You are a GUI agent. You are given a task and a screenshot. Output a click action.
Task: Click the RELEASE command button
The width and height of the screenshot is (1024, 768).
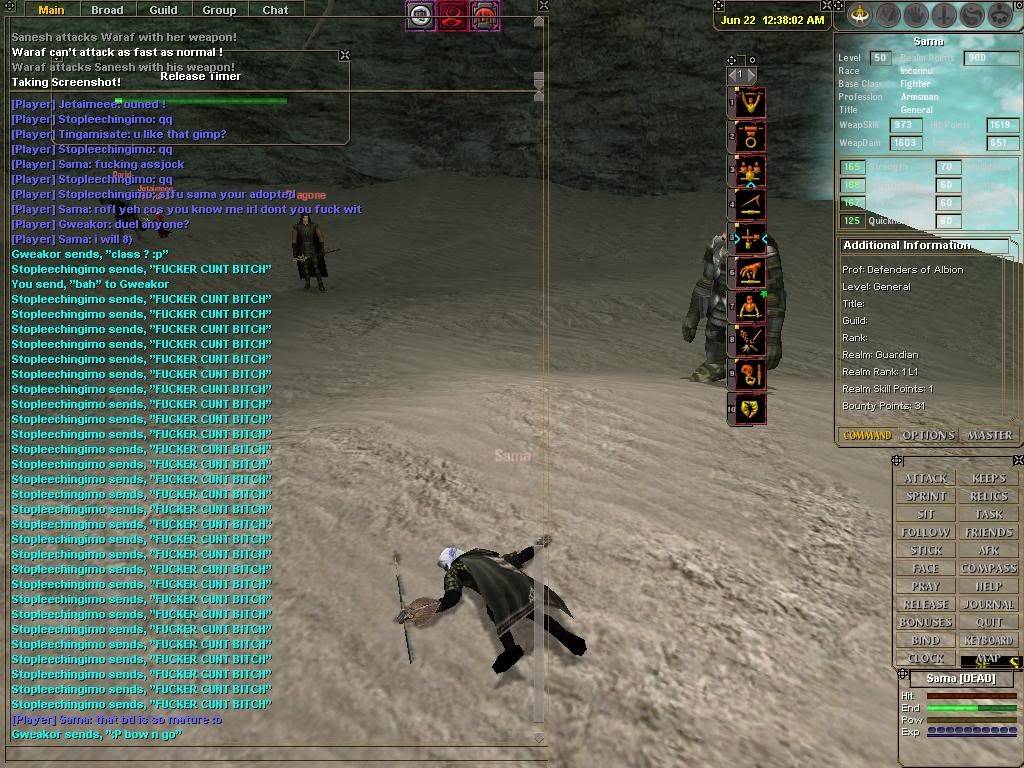pyautogui.click(x=926, y=604)
